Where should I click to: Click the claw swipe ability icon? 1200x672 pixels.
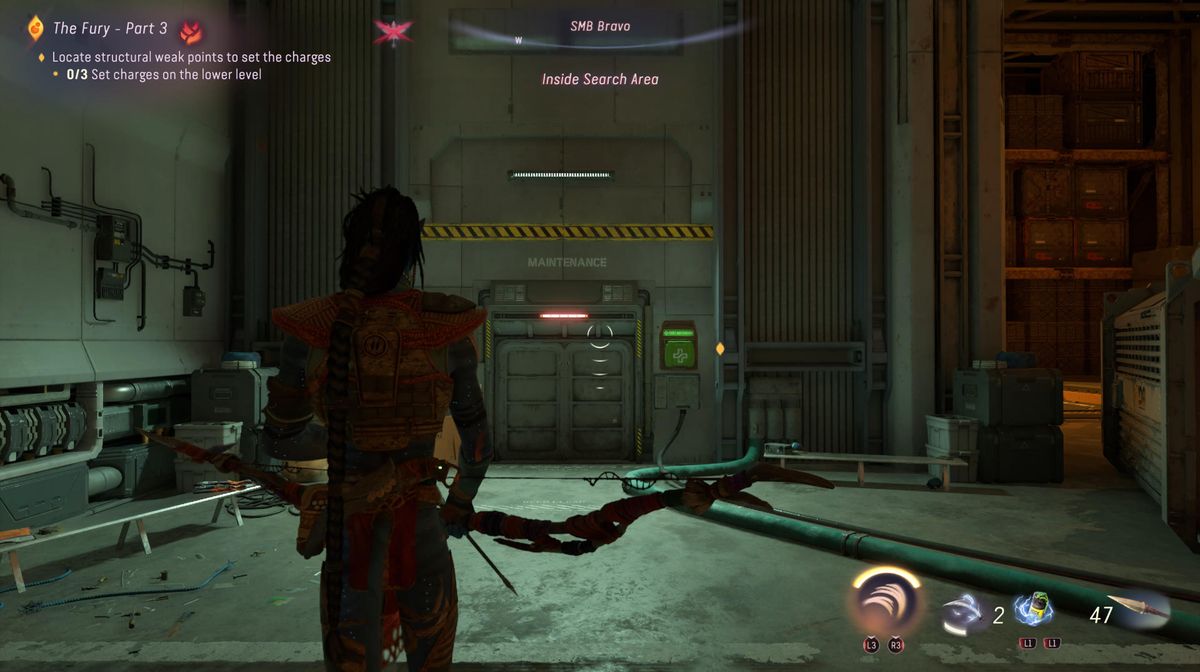coord(885,602)
